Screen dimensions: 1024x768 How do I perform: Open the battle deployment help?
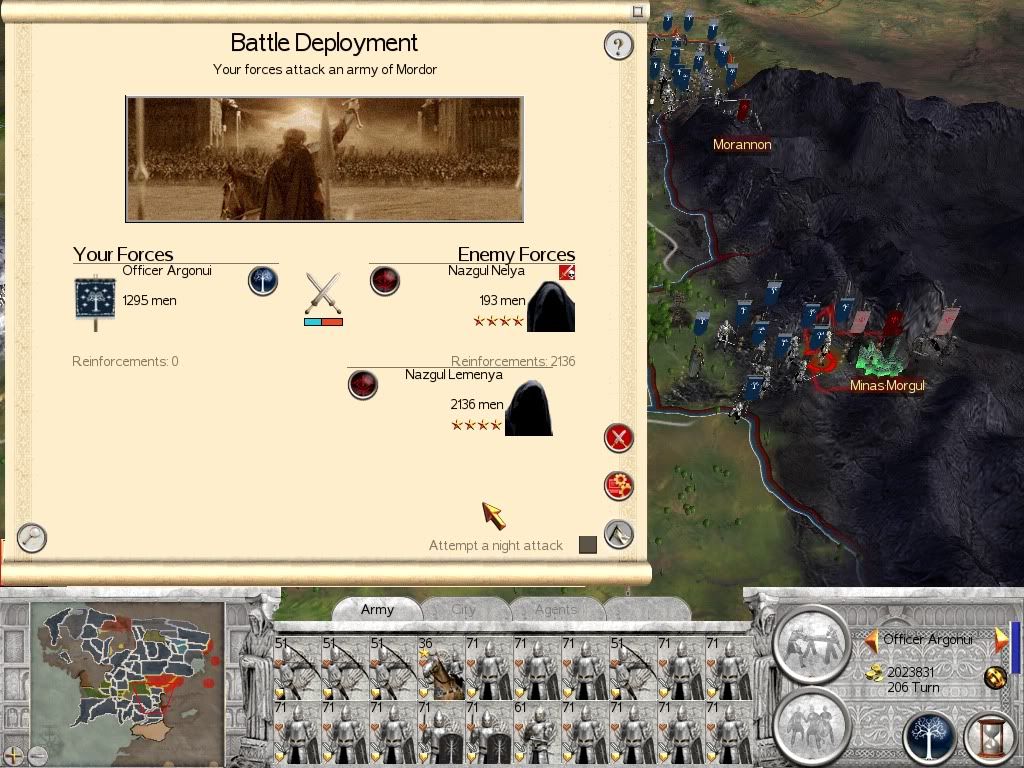618,45
